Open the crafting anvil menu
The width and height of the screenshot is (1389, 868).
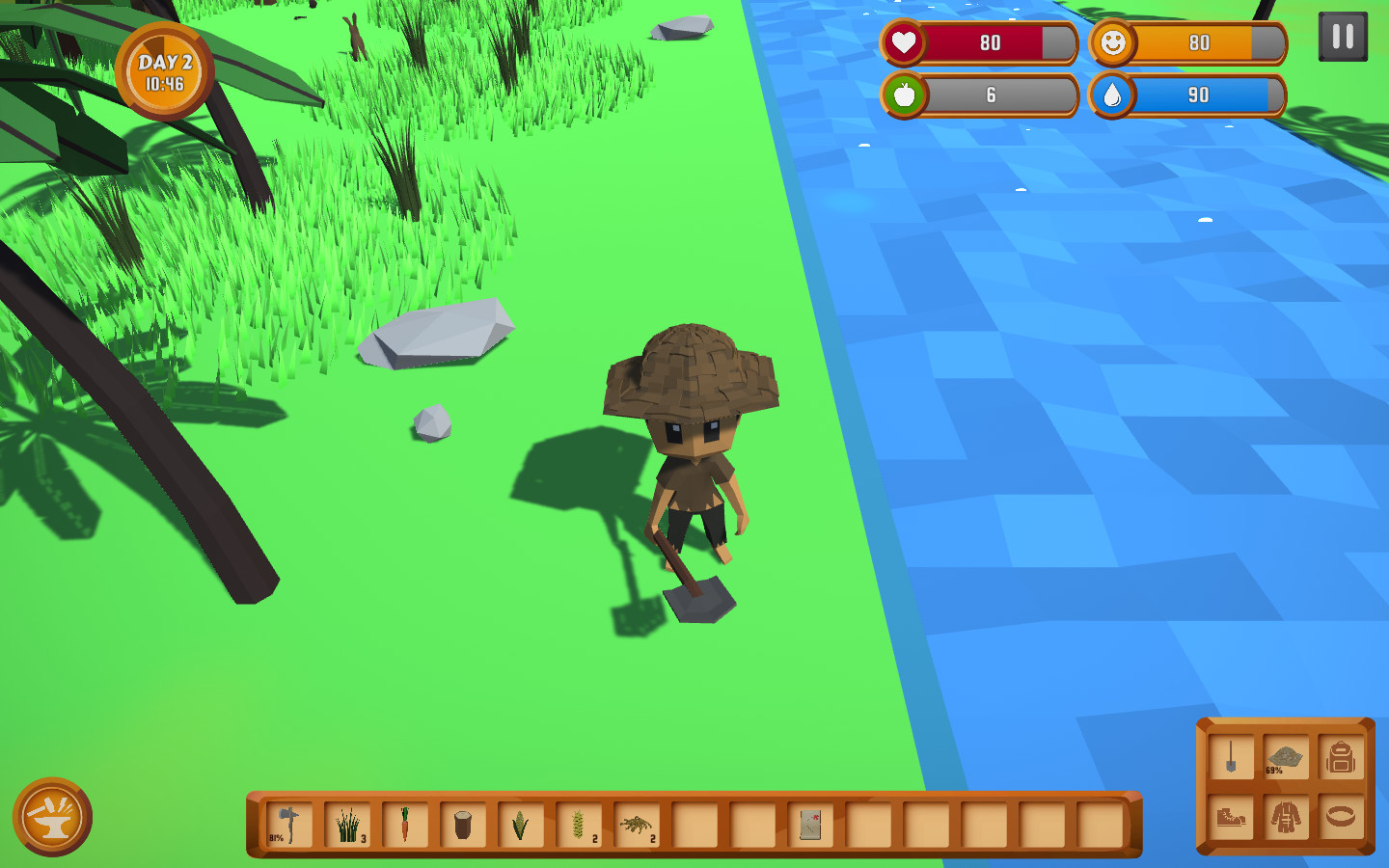click(x=53, y=818)
